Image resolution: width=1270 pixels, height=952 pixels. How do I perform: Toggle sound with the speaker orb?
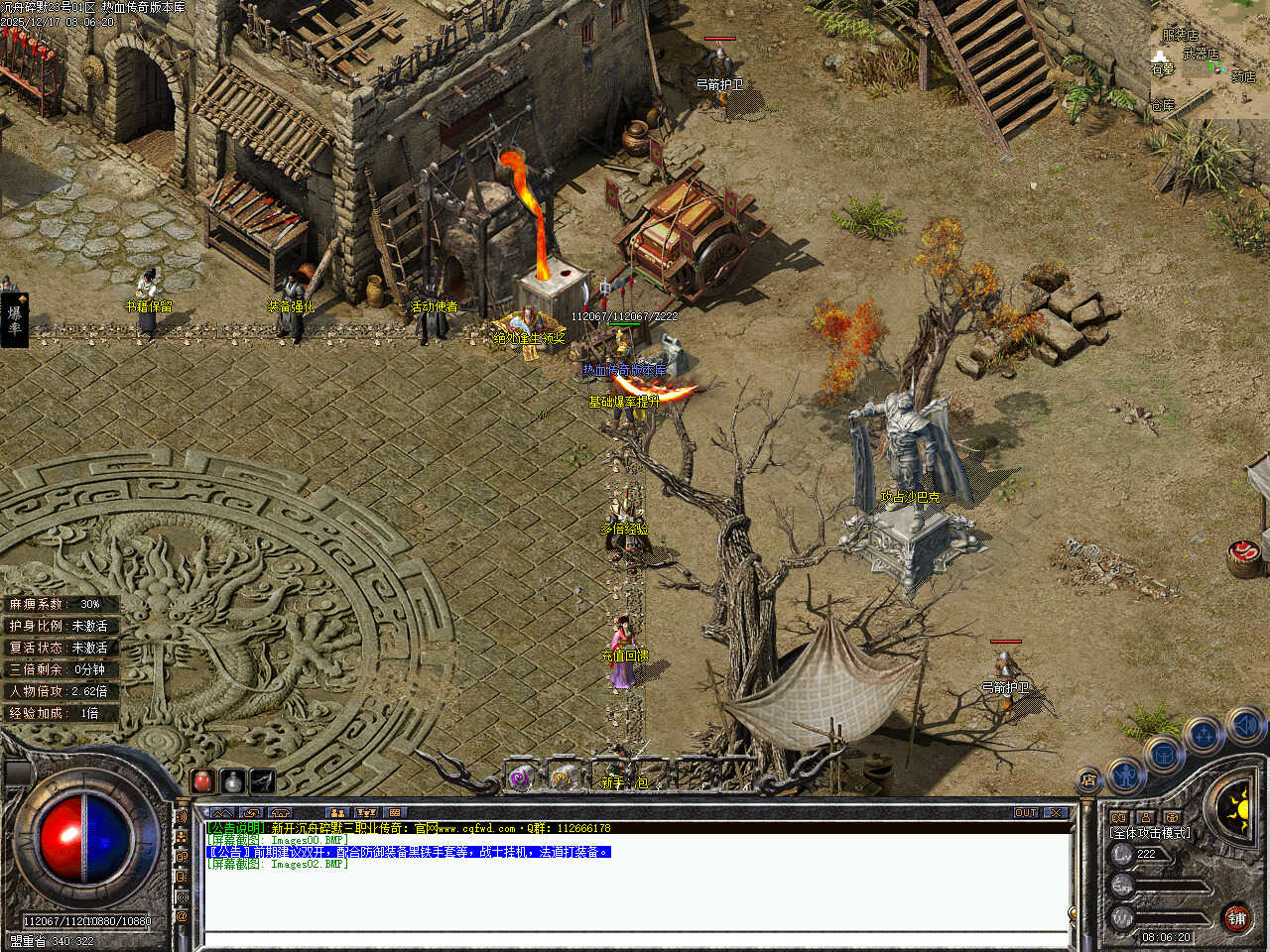[1247, 726]
